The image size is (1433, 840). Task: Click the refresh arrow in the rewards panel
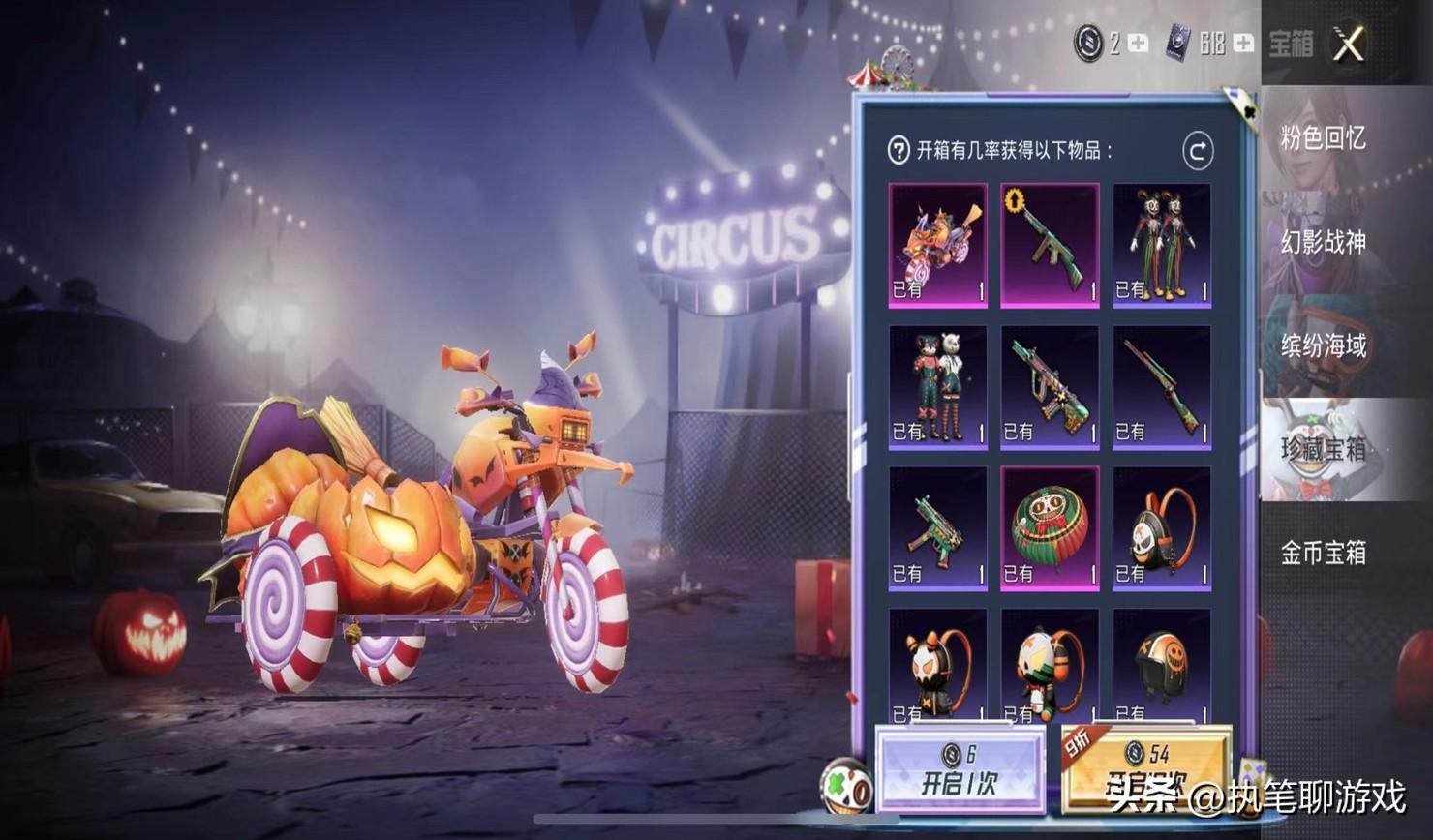1198,151
